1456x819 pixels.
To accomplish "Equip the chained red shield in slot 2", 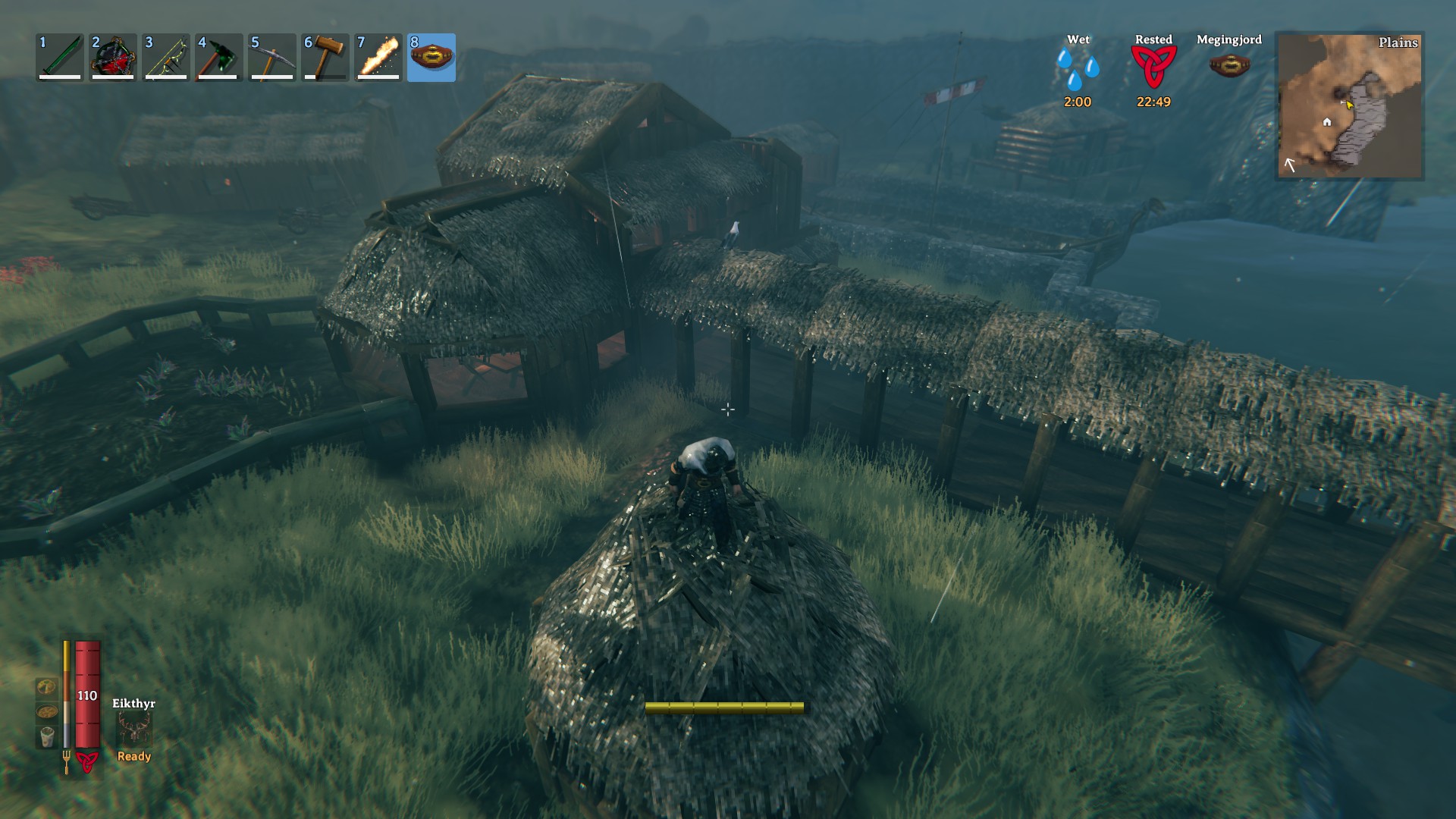I will pos(113,57).
